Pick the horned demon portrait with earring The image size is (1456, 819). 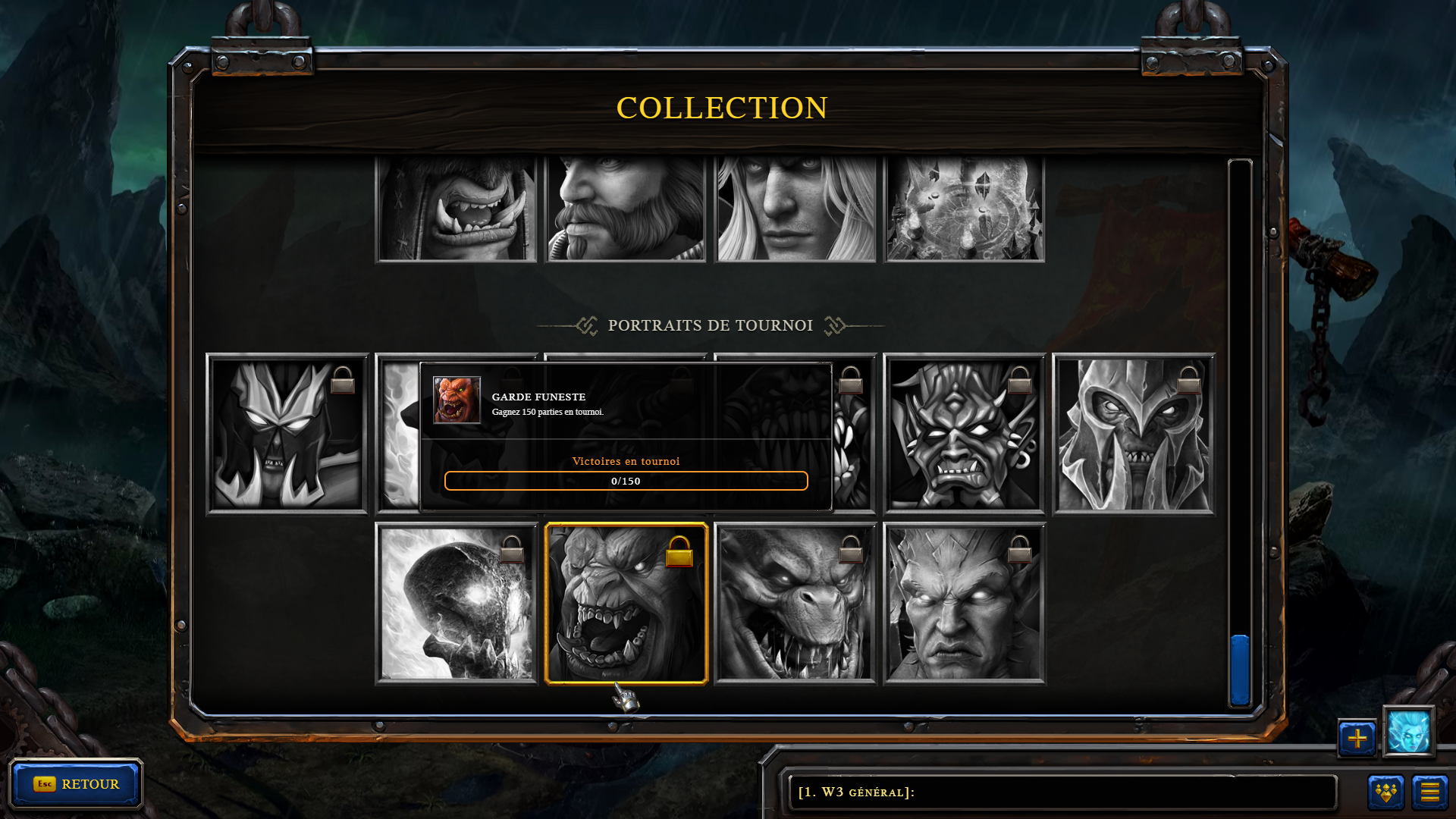click(964, 435)
